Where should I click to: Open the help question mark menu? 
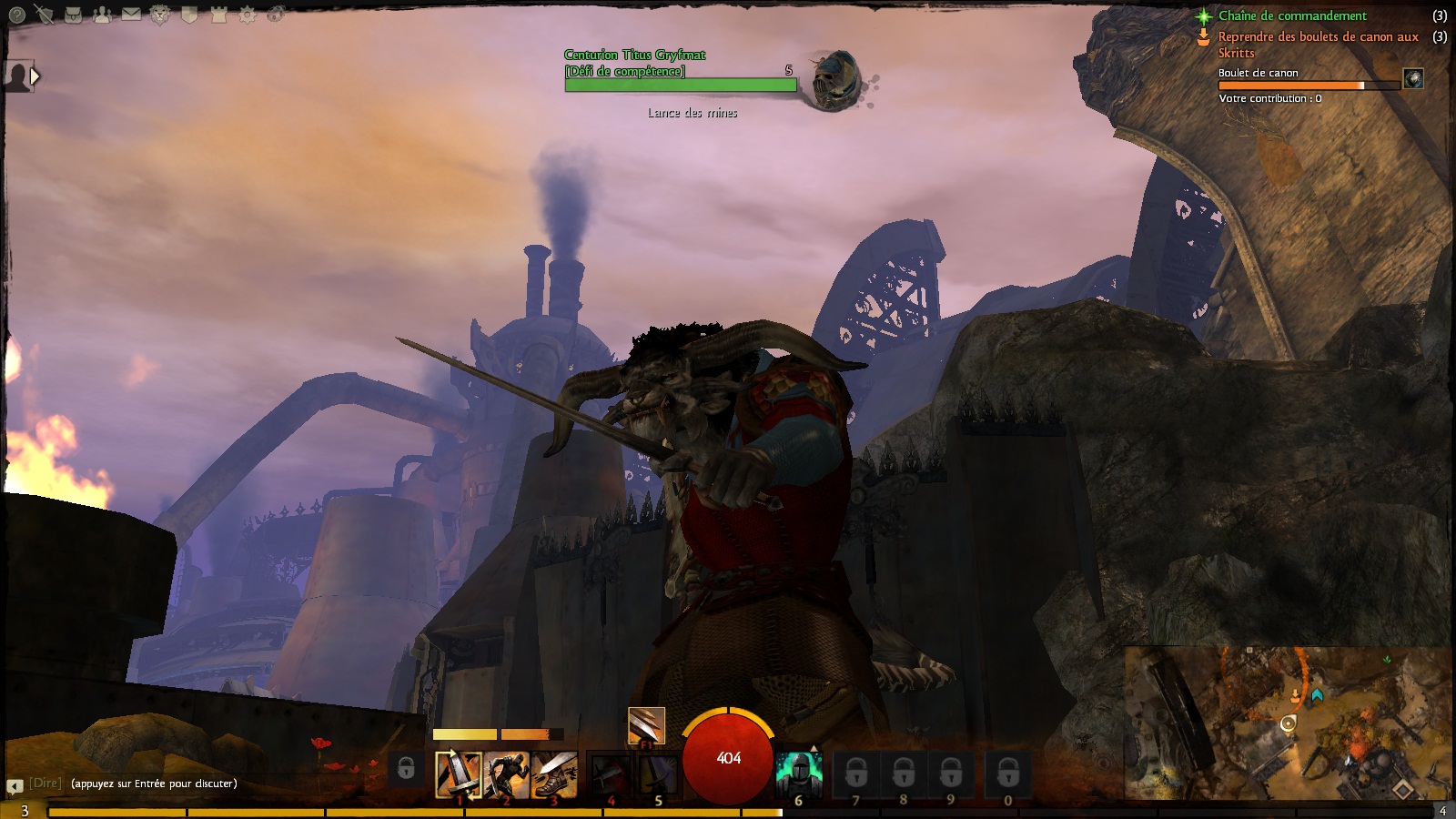pyautogui.click(x=16, y=15)
